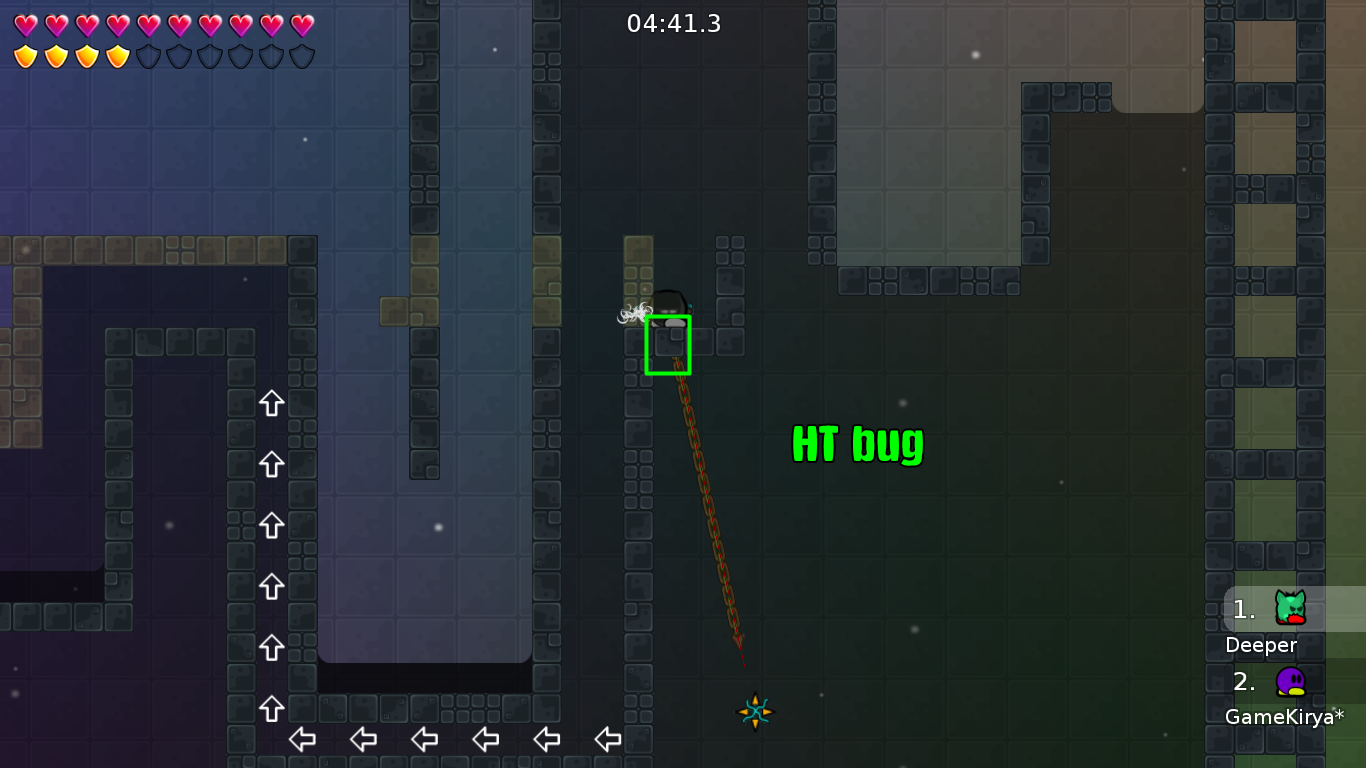Click the 'Deeper' player name
Screen dimensions: 1366x768
click(x=1261, y=645)
